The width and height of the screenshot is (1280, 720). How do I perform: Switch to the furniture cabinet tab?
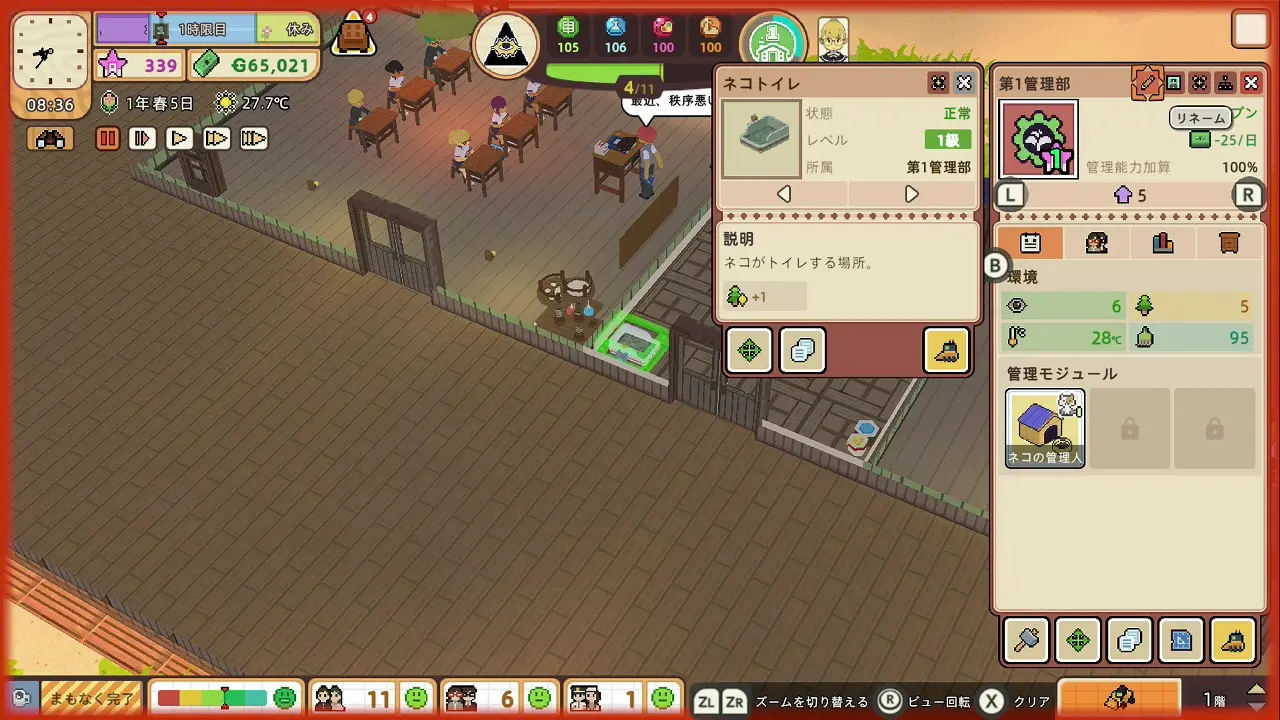[x=1230, y=242]
